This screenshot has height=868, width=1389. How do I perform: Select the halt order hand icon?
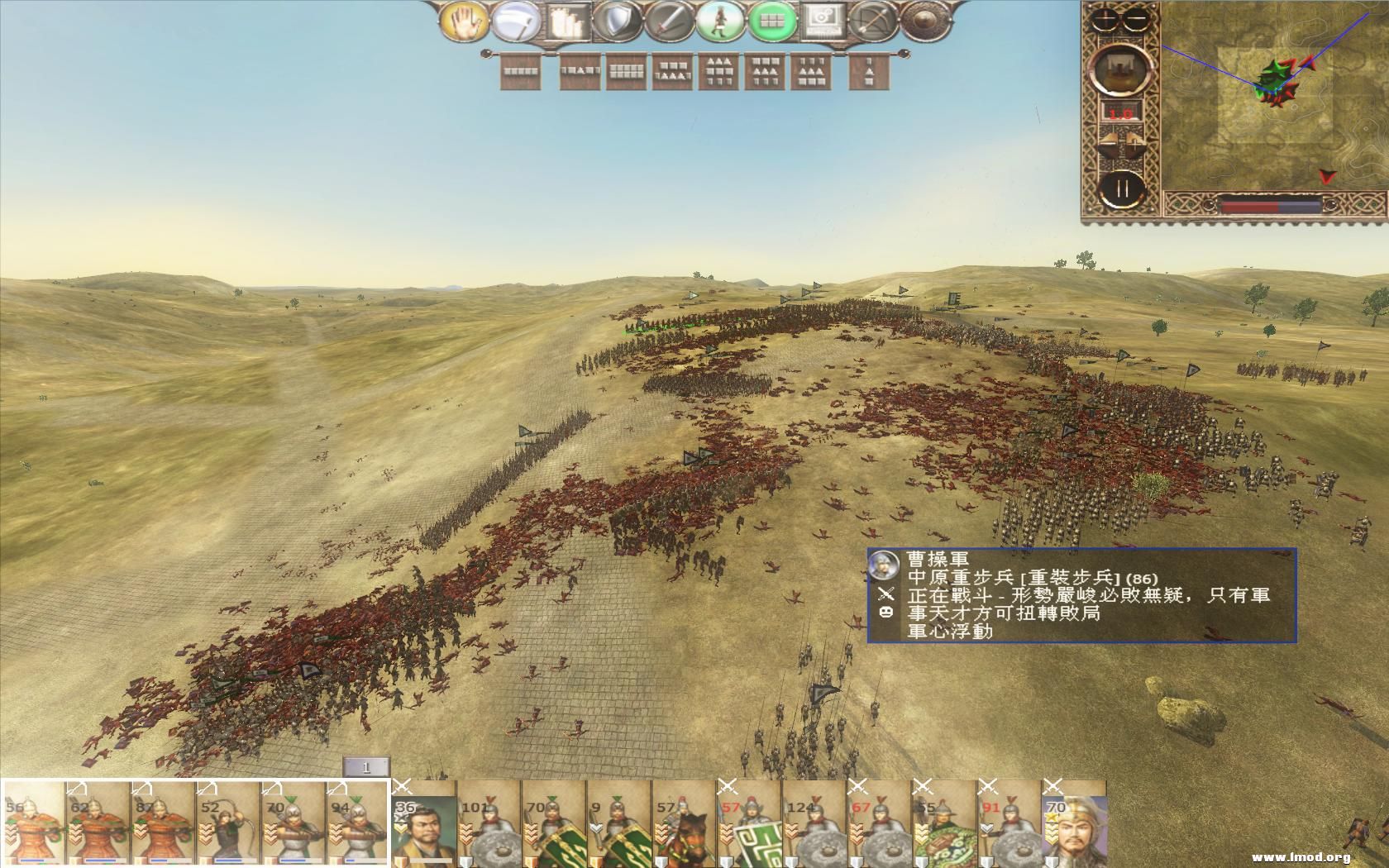[x=467, y=25]
